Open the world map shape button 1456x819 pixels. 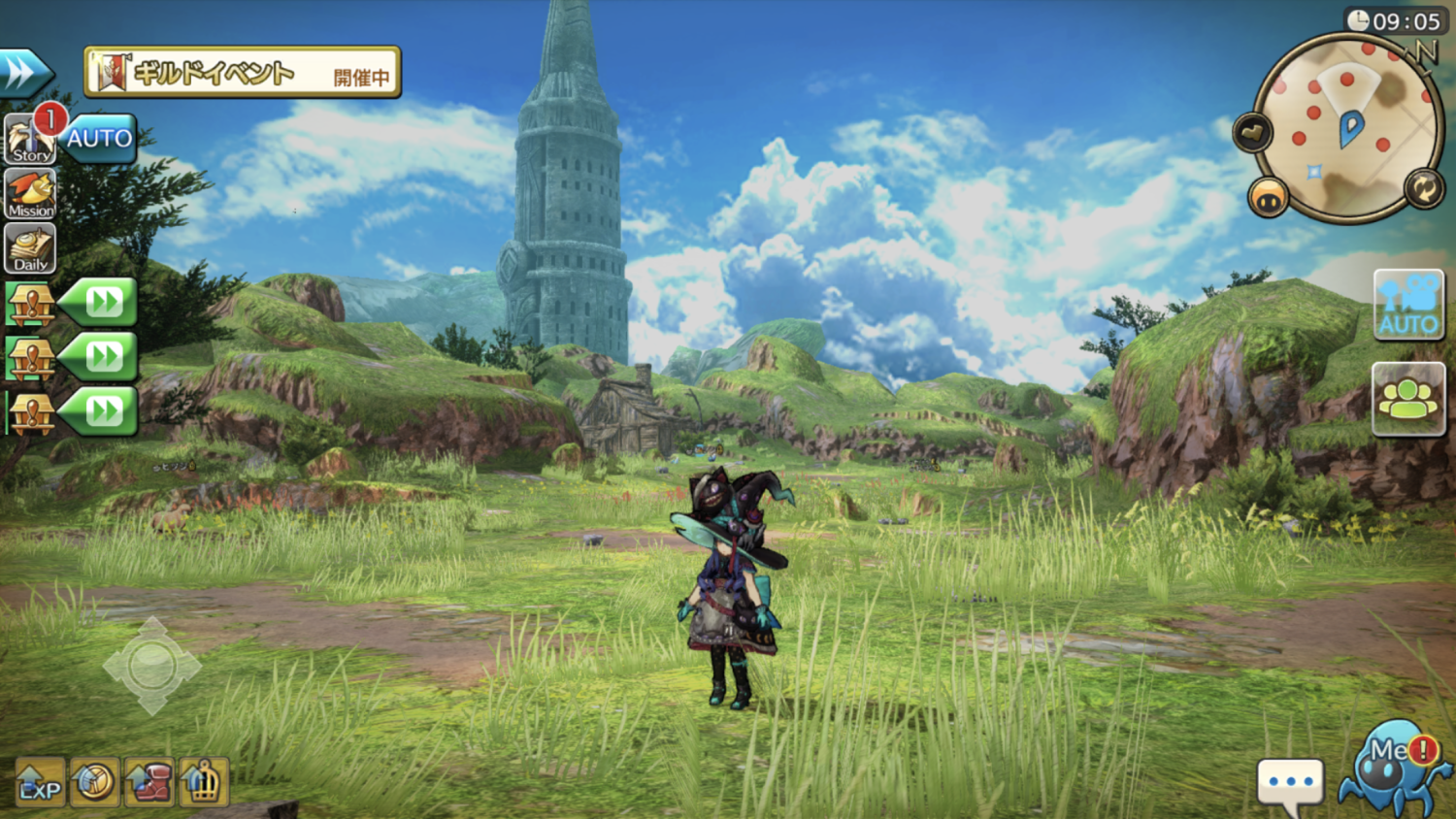1252,132
